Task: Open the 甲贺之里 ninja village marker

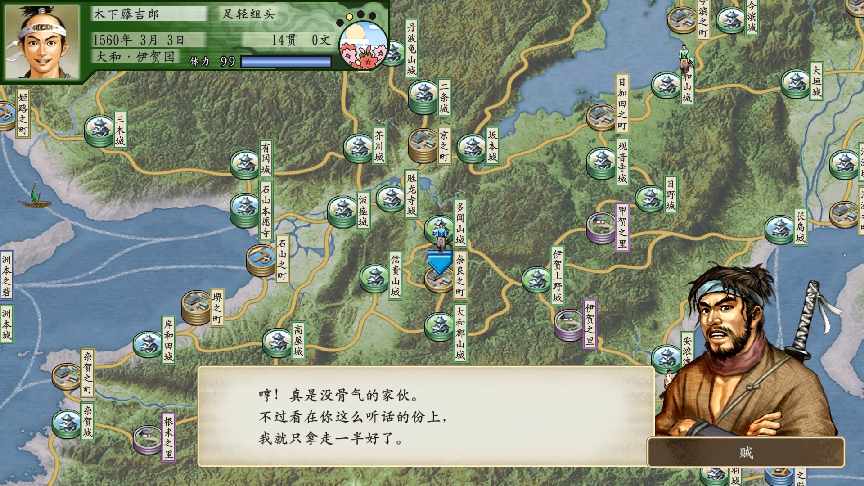Action: pos(601,227)
